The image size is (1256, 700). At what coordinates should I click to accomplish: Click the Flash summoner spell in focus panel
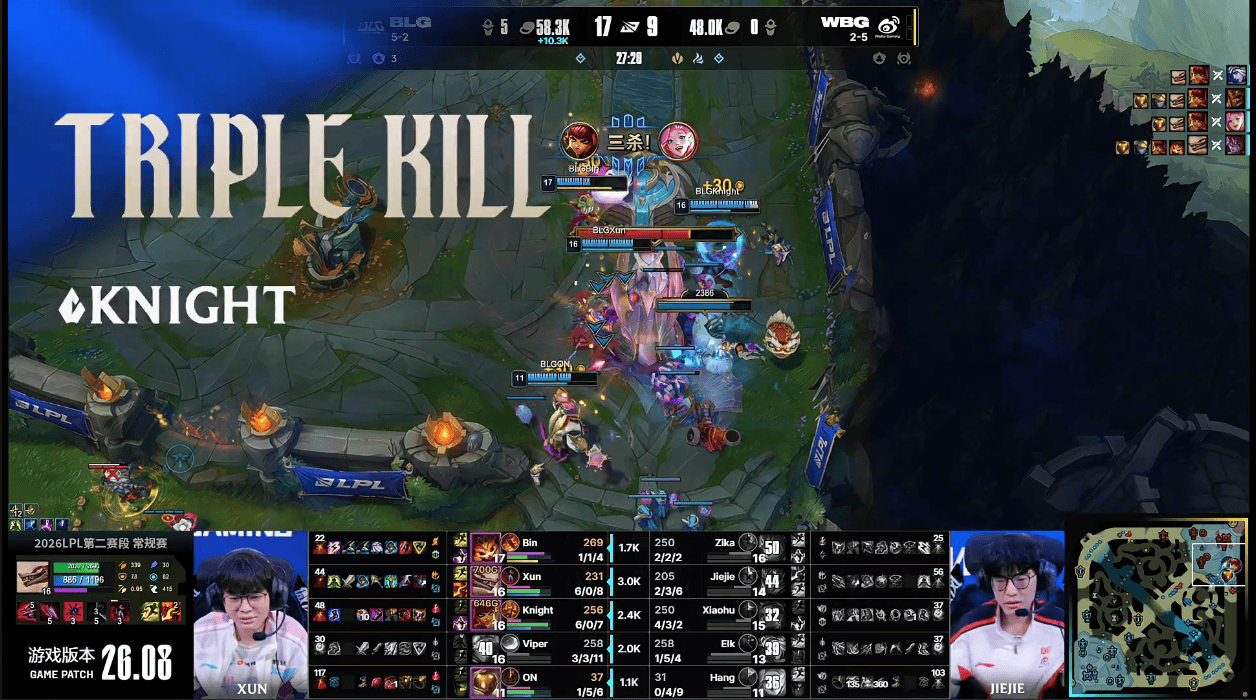(149, 610)
